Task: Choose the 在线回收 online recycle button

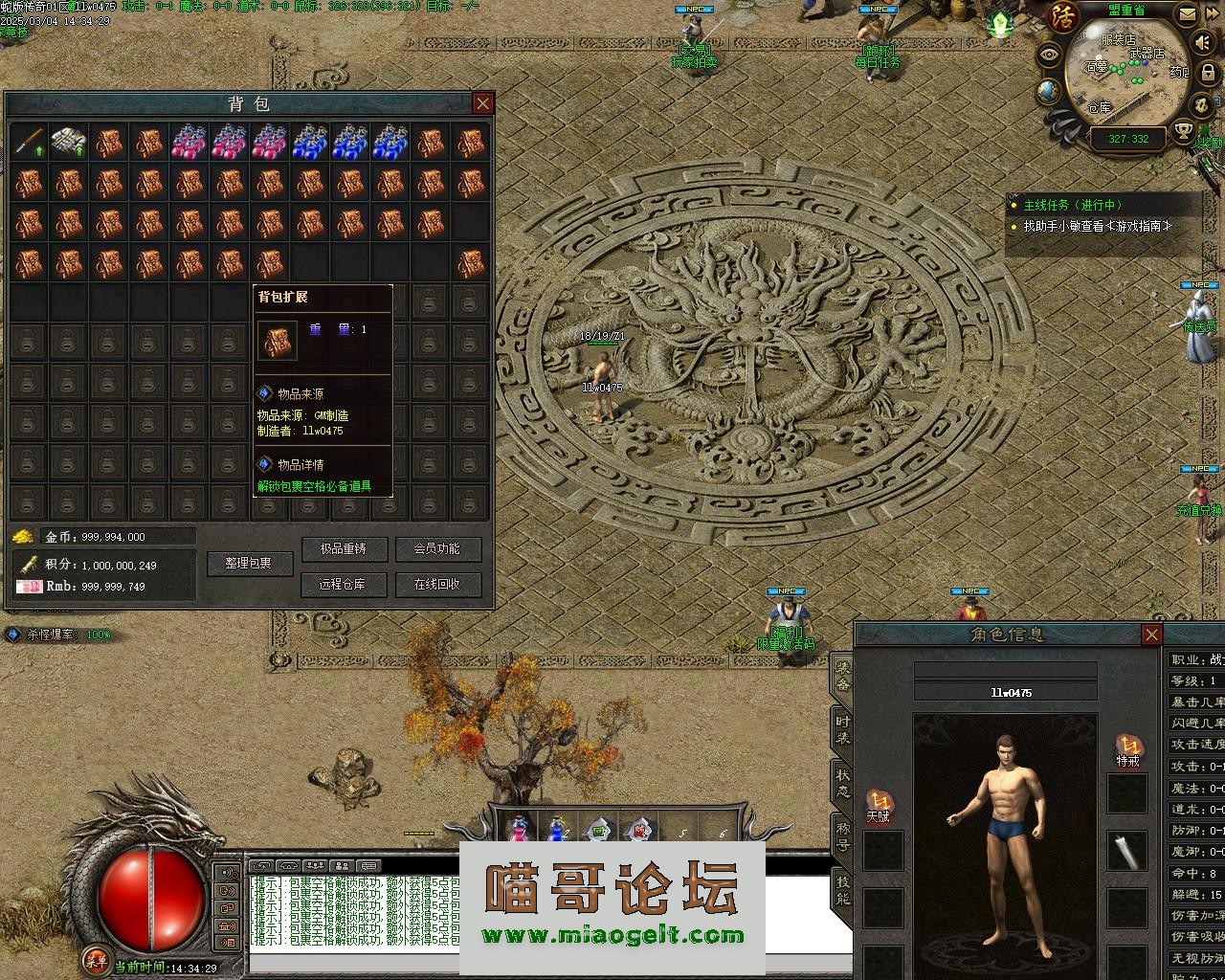Action: (437, 584)
